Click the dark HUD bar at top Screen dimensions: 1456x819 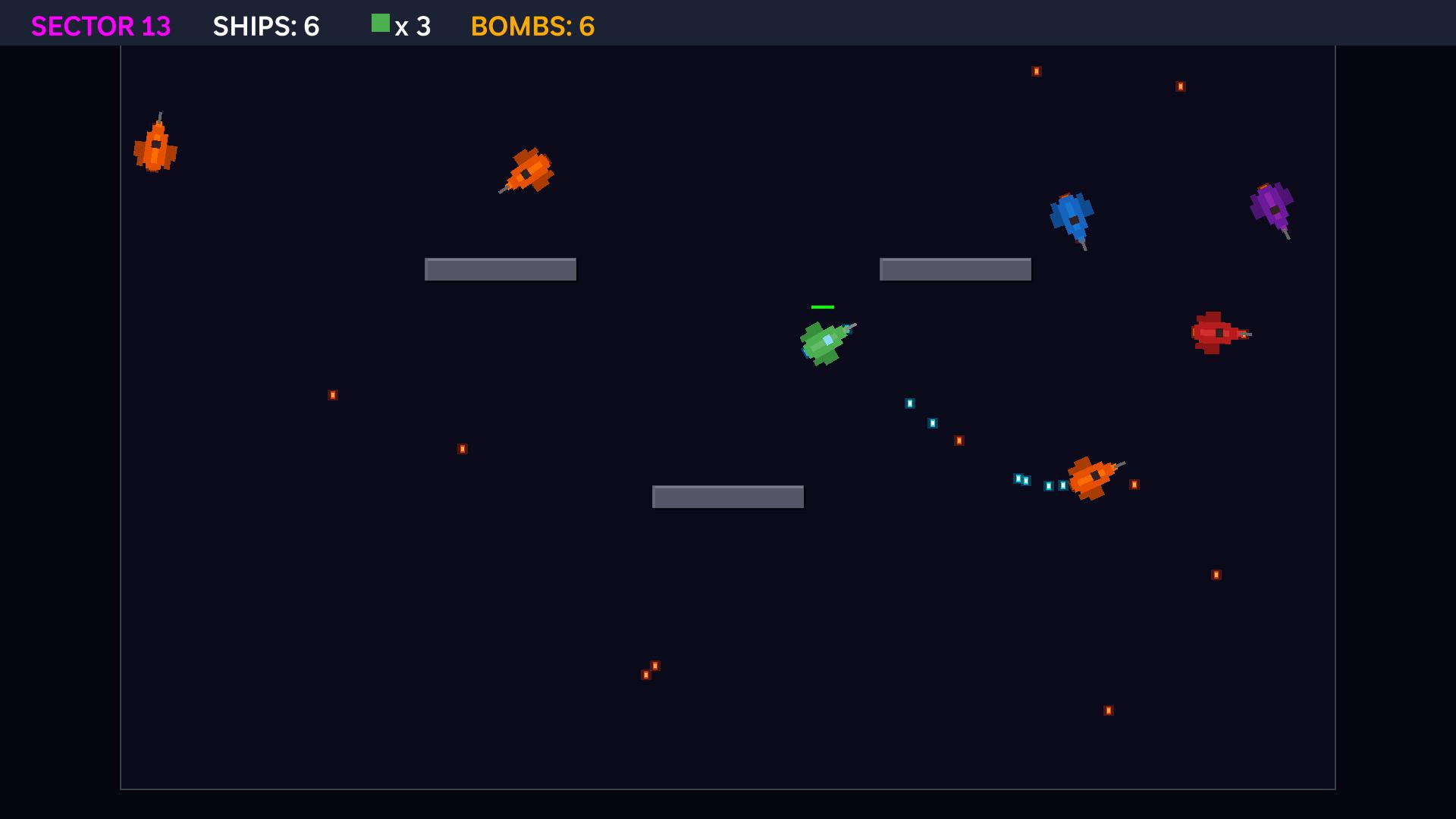pos(910,23)
